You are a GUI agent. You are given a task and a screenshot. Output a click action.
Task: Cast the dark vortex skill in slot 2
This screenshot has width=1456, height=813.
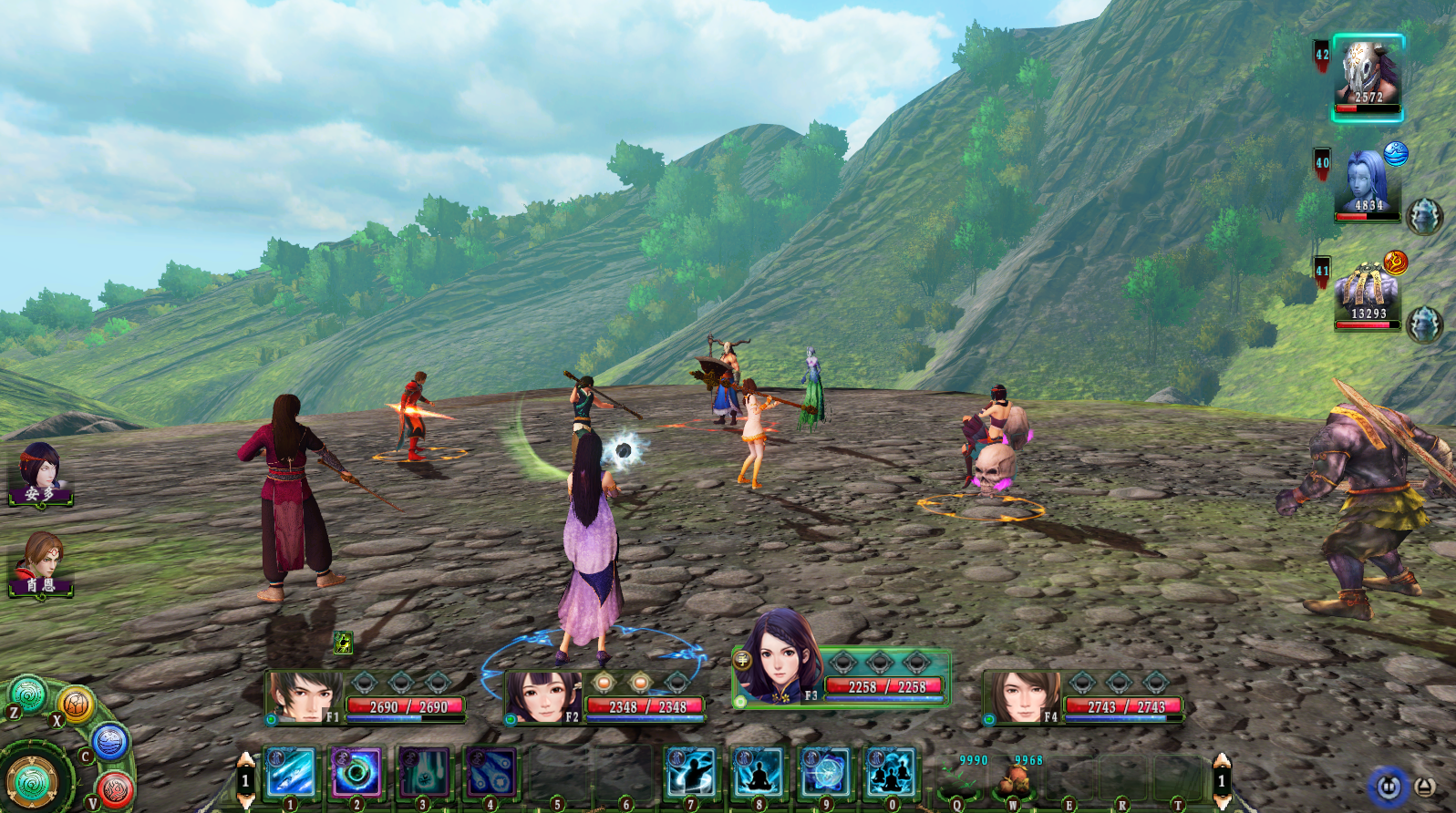point(356,771)
